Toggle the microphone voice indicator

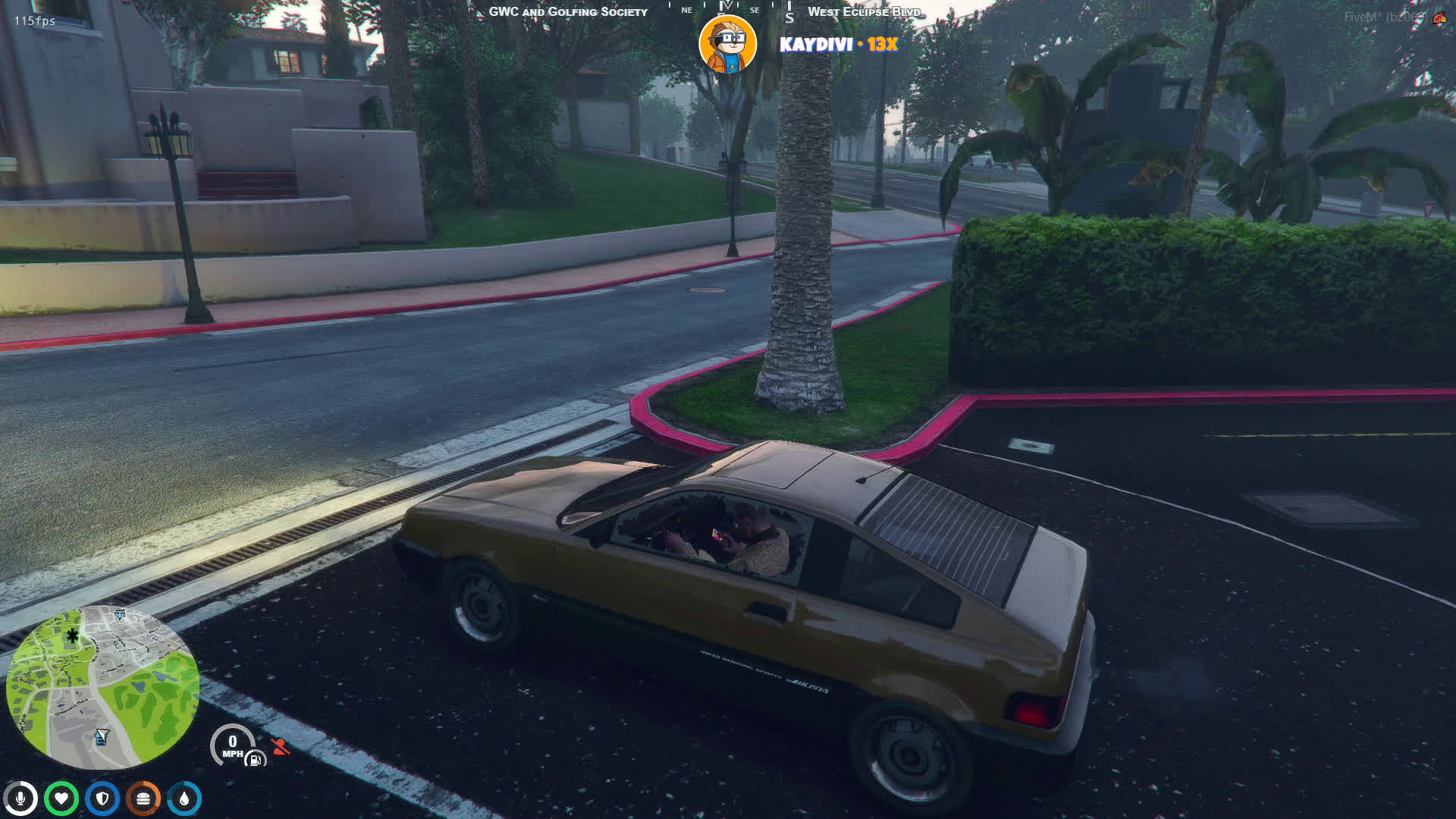[20, 799]
